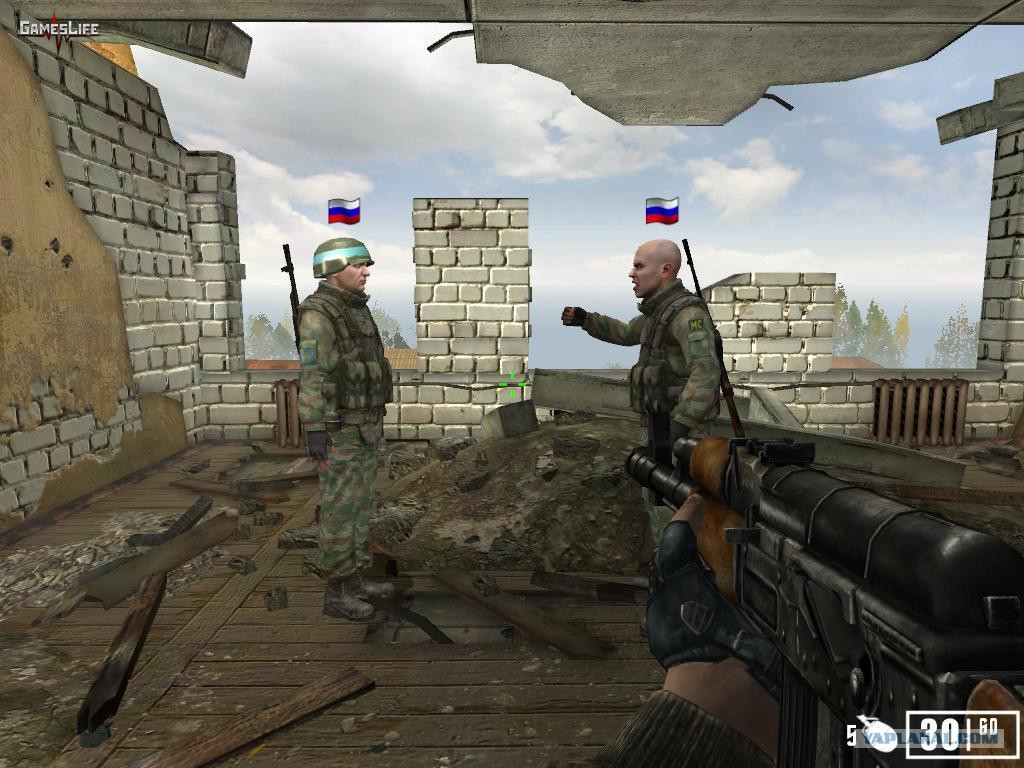Click the flag marker above the bald soldier
Screen dimensions: 1024x768
662,210
